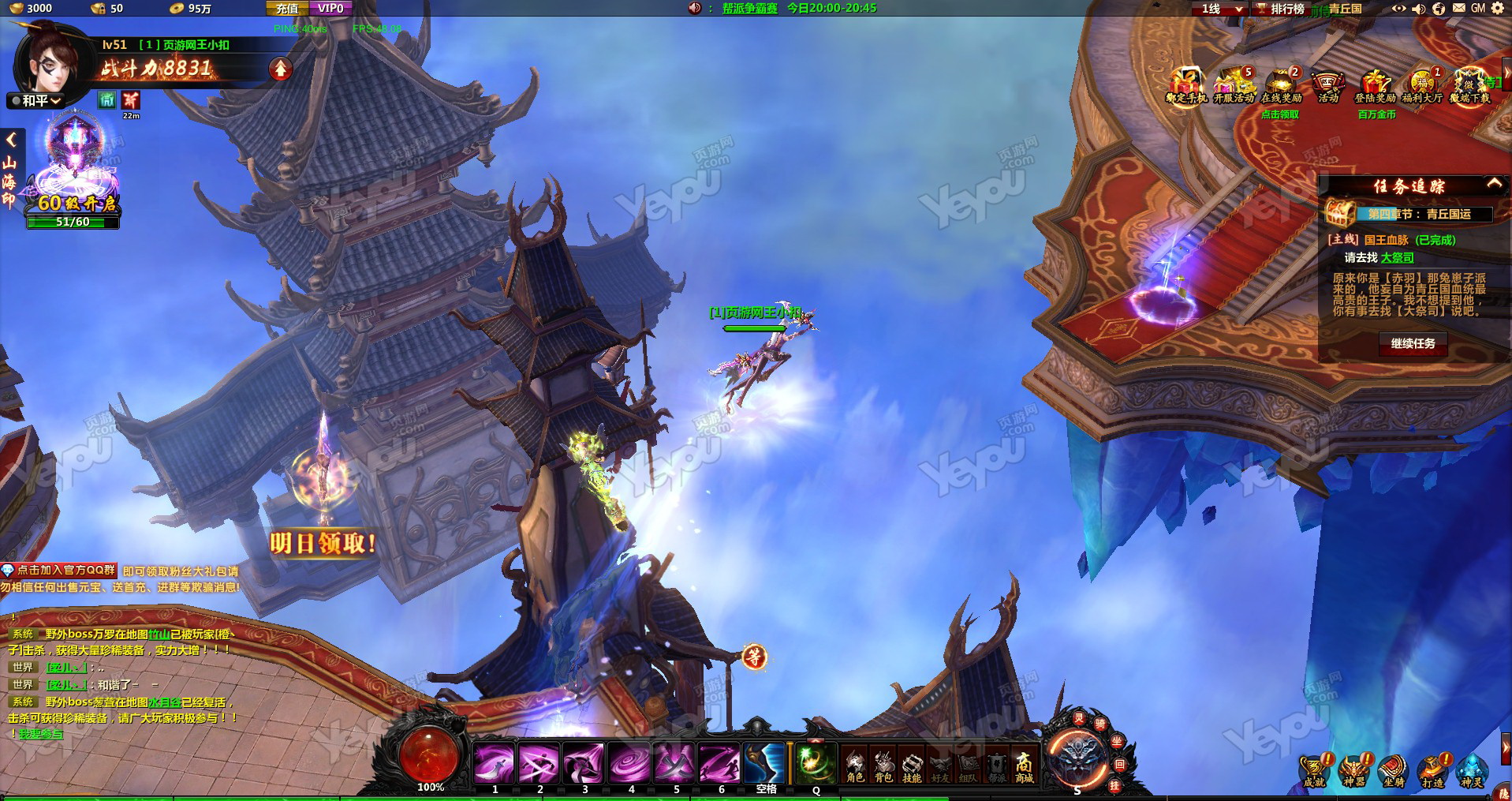Claim the 在线奖励 online reward chest

coord(1281,86)
